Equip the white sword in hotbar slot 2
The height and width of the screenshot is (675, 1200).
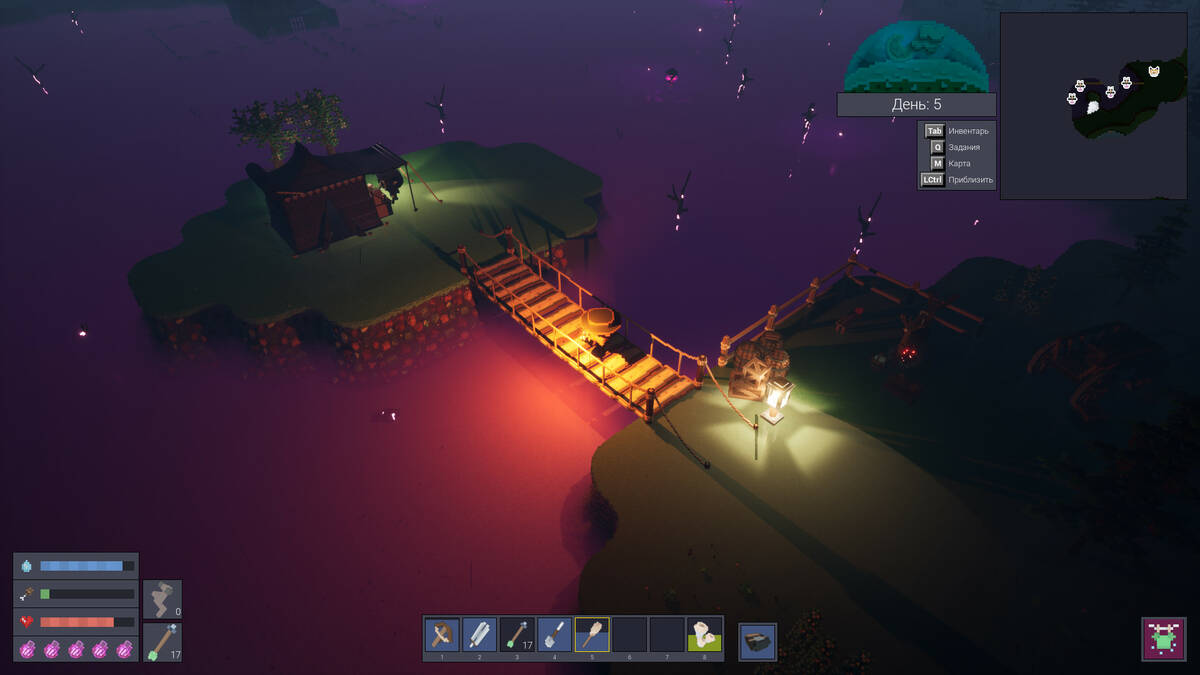tap(480, 634)
